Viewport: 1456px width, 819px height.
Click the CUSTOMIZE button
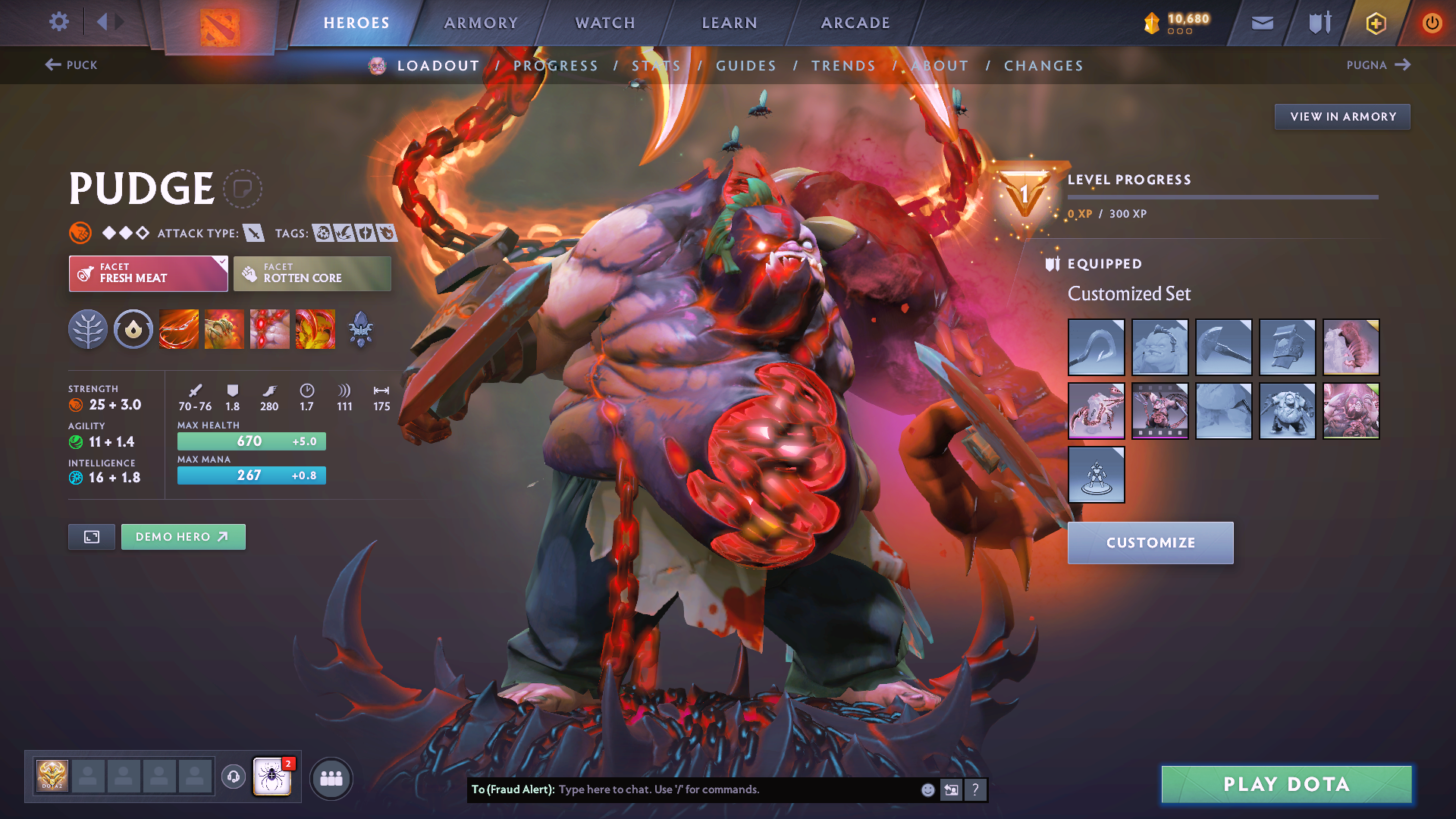pyautogui.click(x=1150, y=543)
